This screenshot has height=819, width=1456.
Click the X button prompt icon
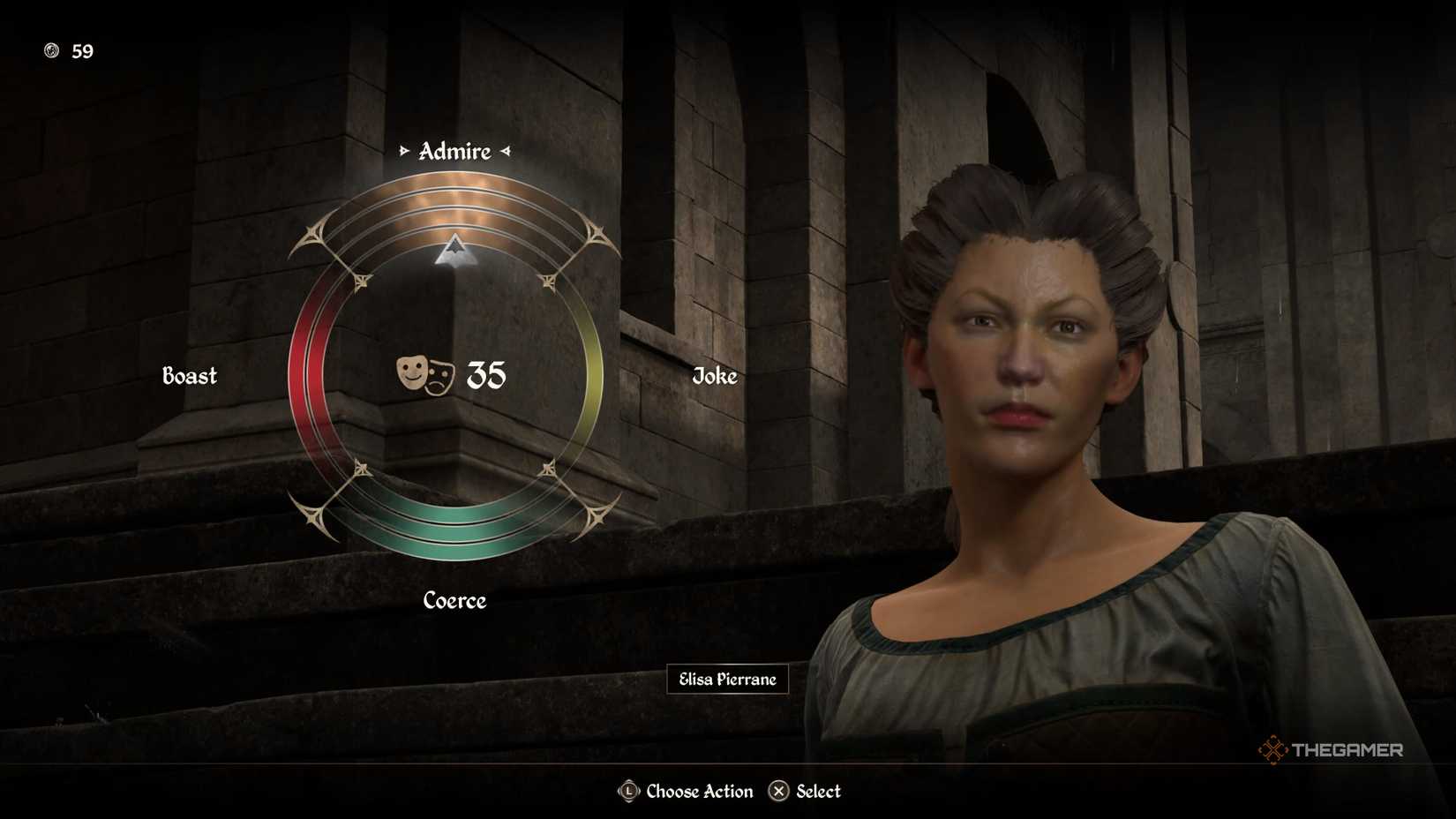(780, 792)
